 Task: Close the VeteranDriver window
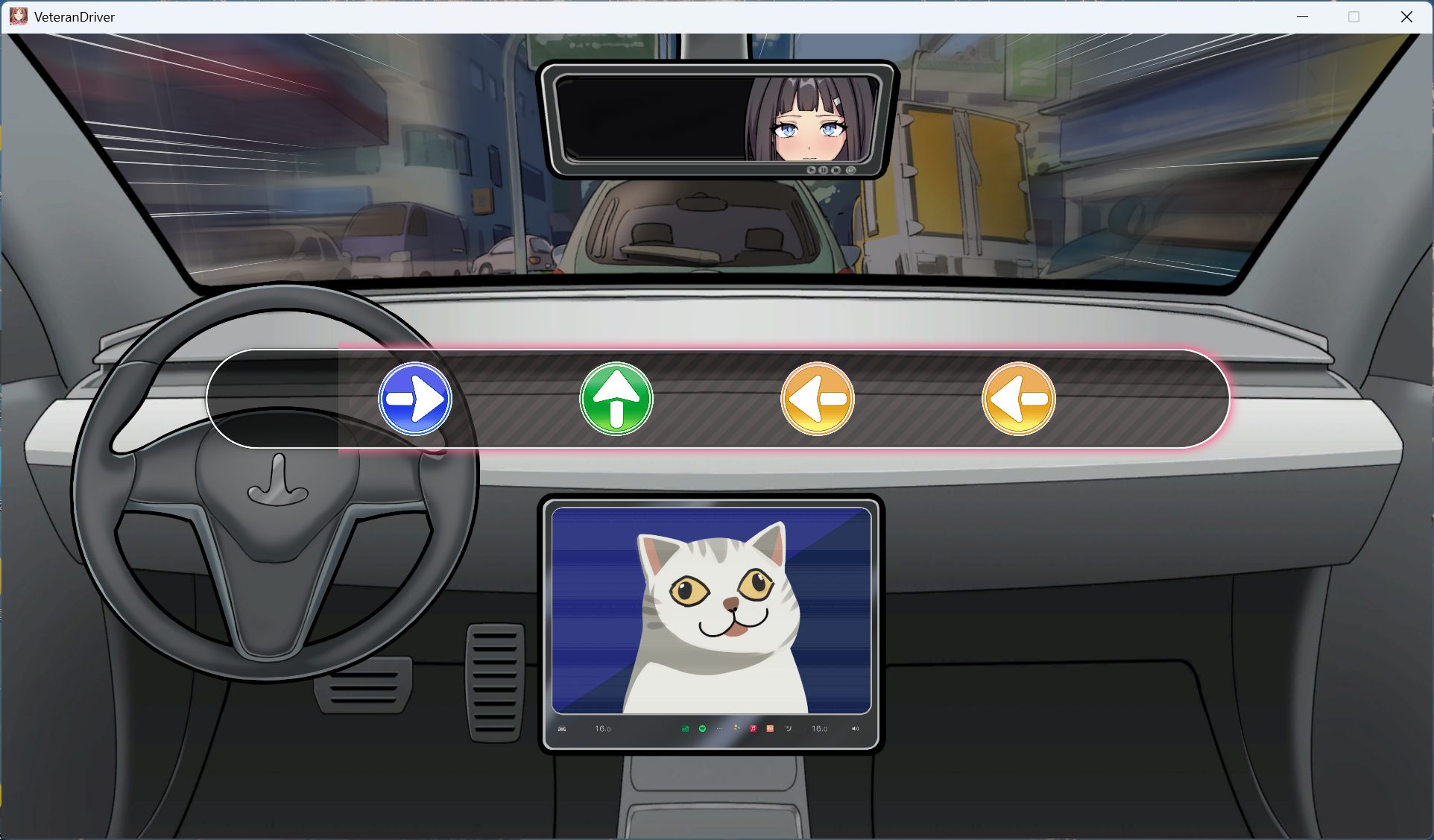[x=1406, y=16]
